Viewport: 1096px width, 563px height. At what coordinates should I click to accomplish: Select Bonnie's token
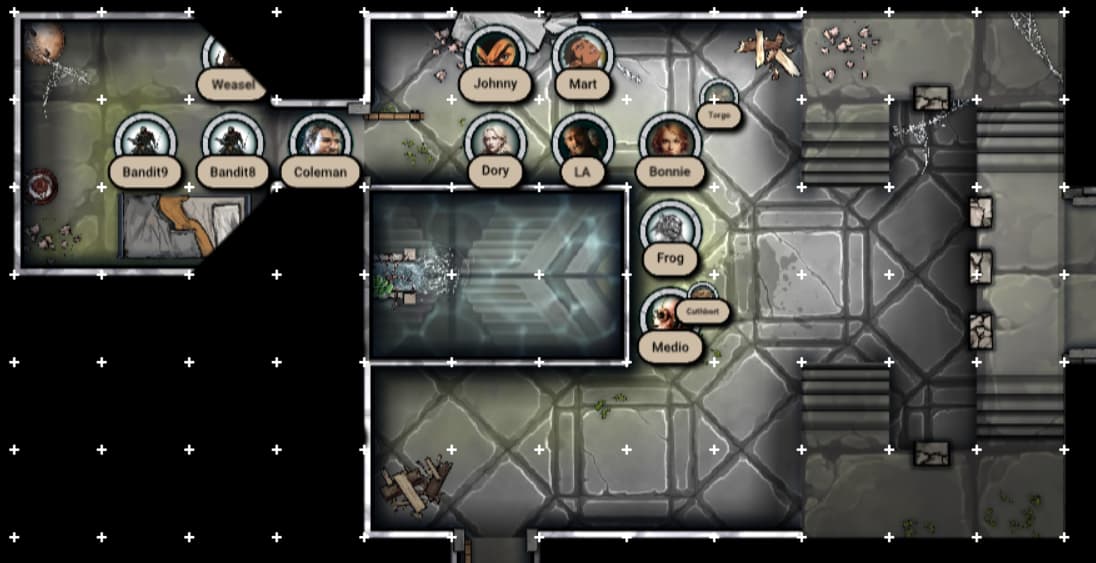(x=669, y=141)
